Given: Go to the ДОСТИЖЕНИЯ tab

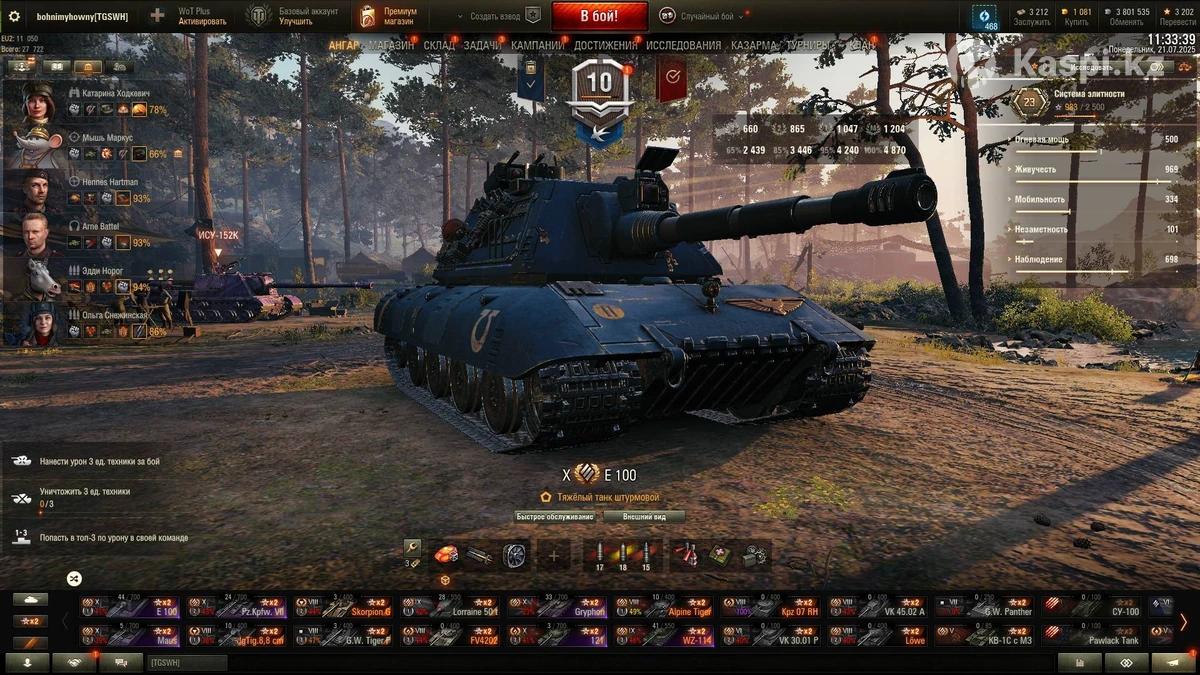Looking at the screenshot, I should [x=605, y=45].
